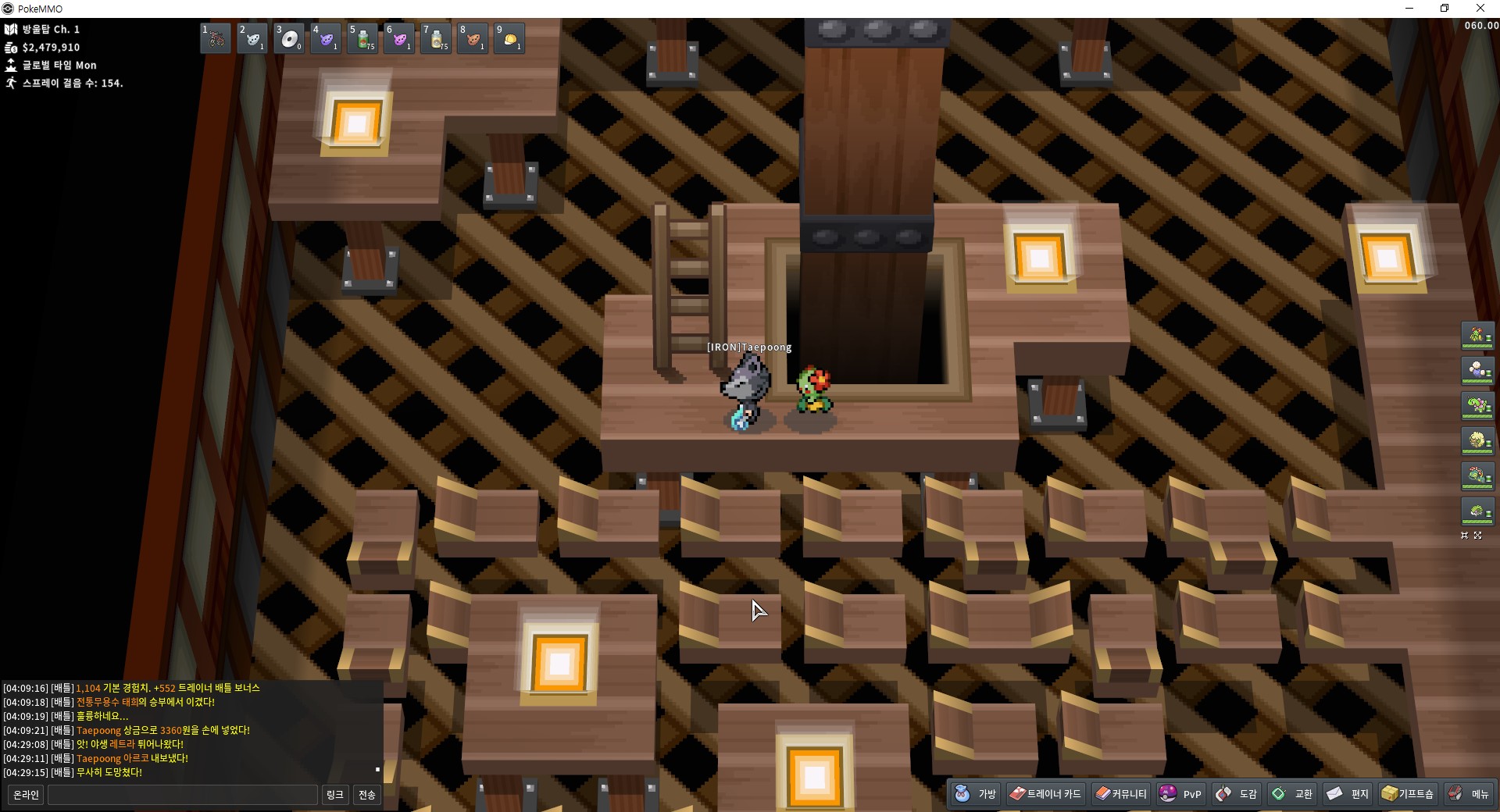This screenshot has width=1500, height=812.
Task: Open the 교환 trade window
Action: (x=1292, y=794)
